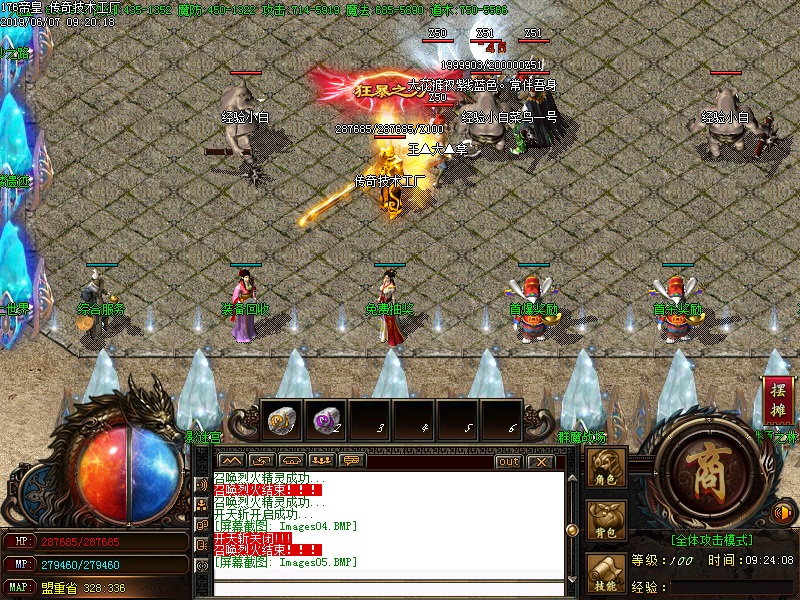Use the yellow scroll in hotbar slot one
Viewport: 800px width, 600px height.
click(279, 422)
